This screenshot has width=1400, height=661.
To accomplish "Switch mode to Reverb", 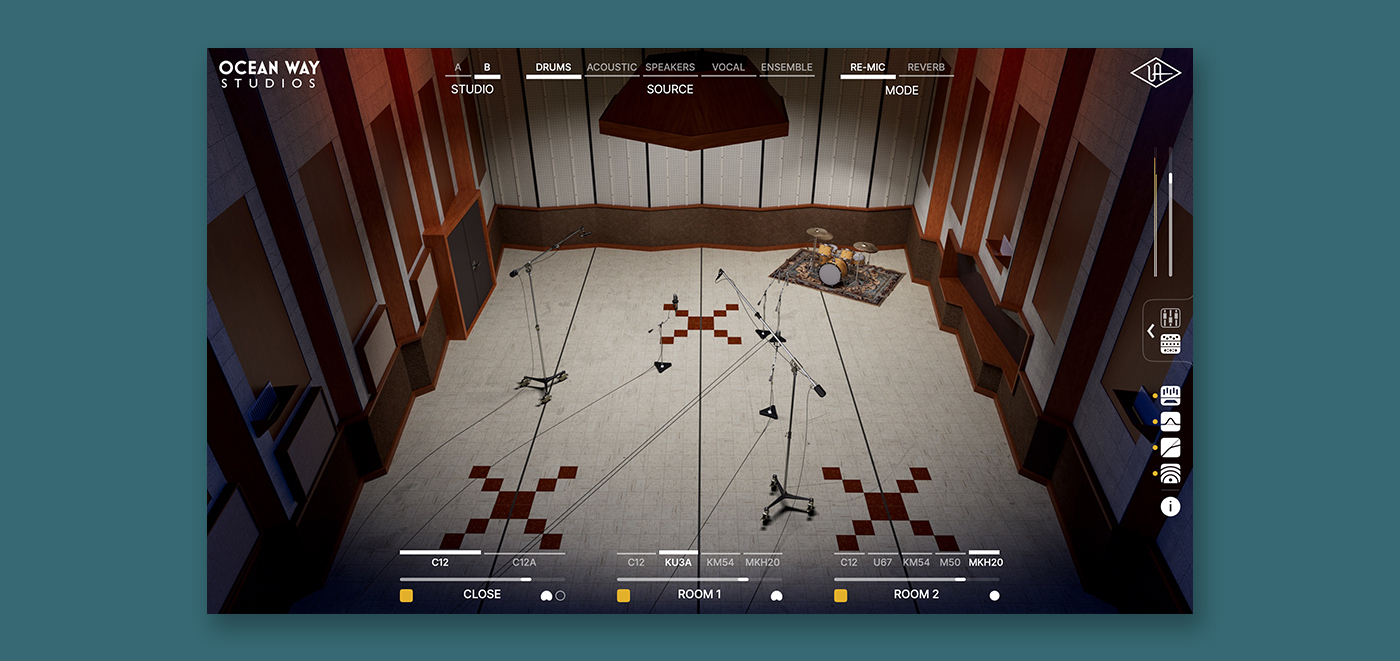I will point(926,68).
